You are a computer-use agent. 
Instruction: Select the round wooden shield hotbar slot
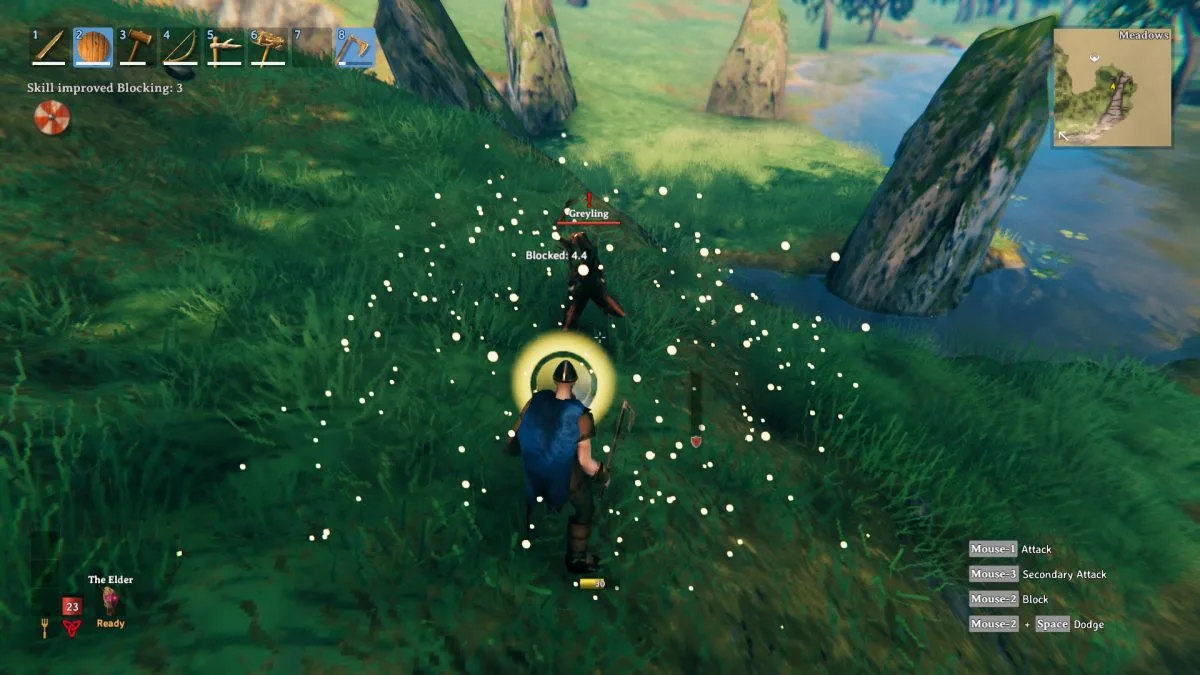coord(92,47)
